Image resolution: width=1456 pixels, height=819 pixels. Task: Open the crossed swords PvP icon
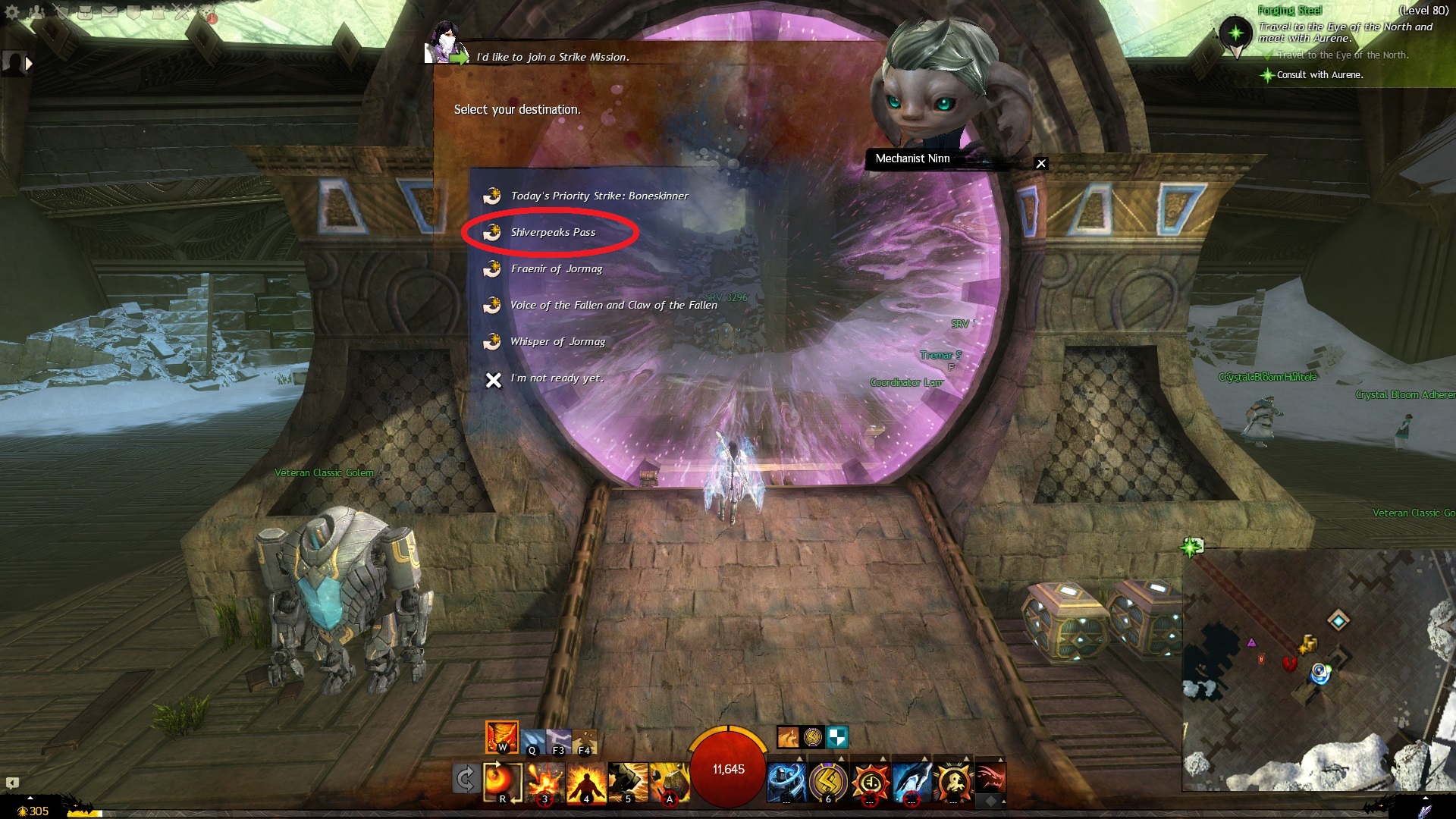tap(182, 12)
